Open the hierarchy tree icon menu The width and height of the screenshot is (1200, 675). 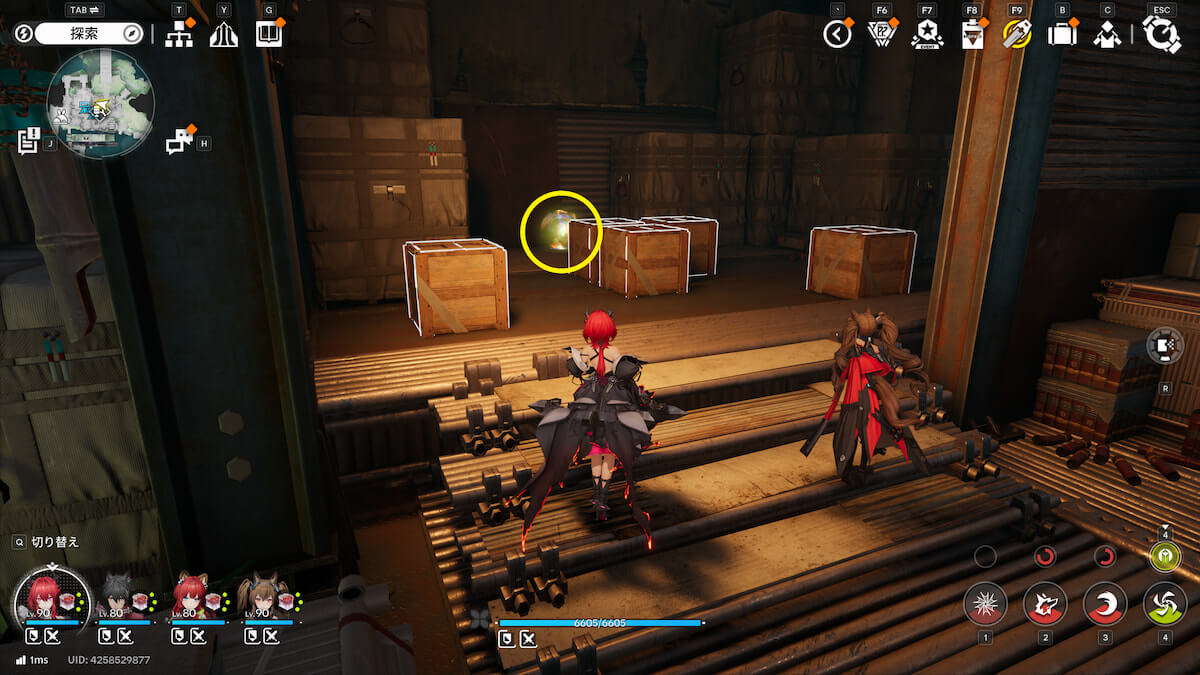[179, 34]
